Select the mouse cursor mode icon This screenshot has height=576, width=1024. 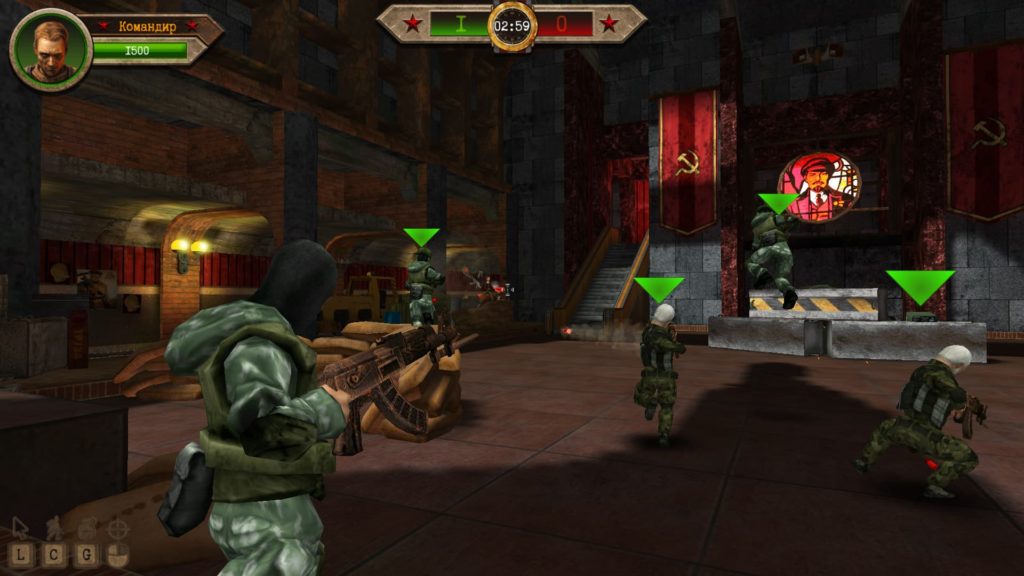pos(20,527)
